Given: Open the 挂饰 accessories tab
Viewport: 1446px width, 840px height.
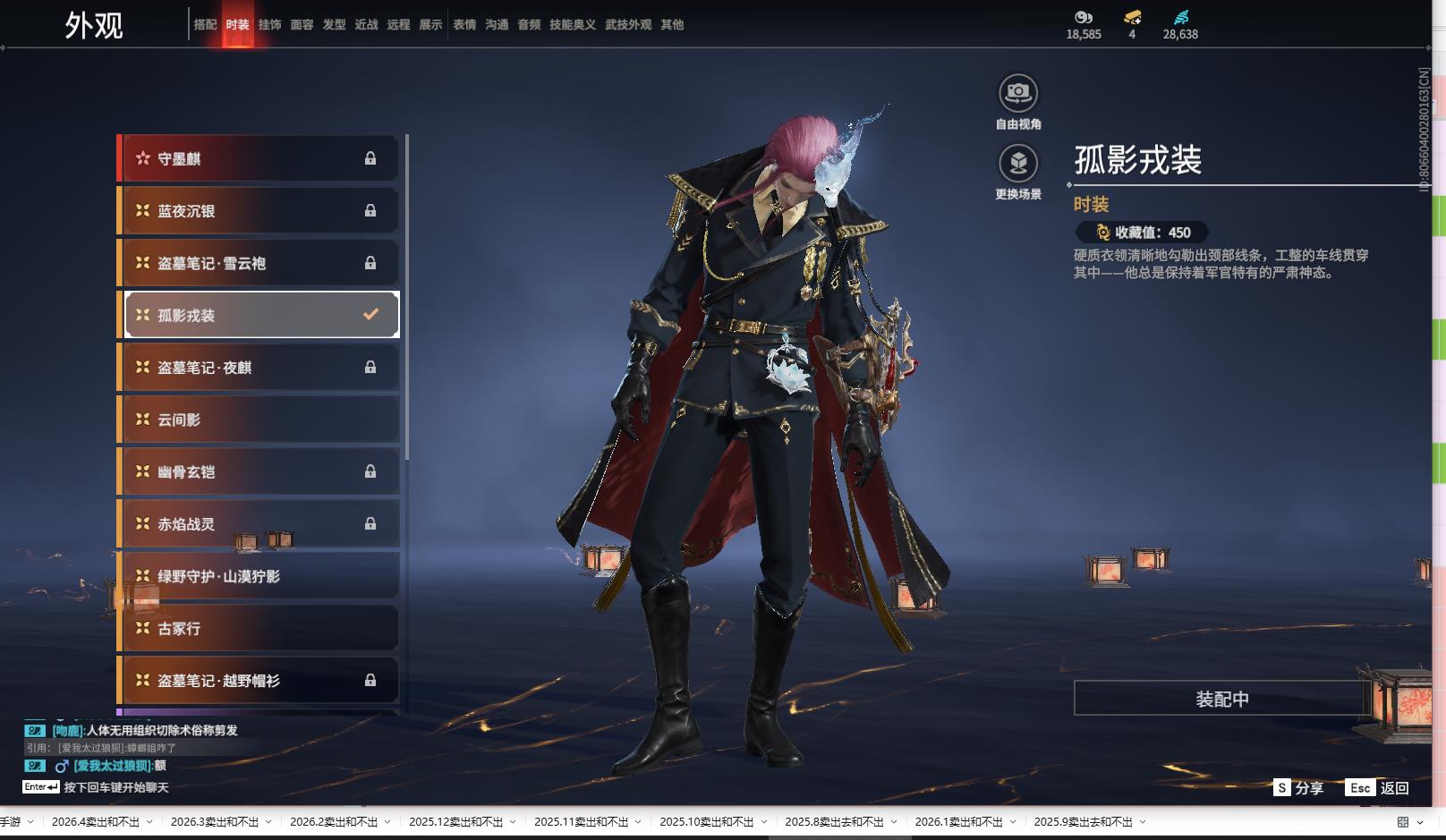Looking at the screenshot, I should click(269, 25).
